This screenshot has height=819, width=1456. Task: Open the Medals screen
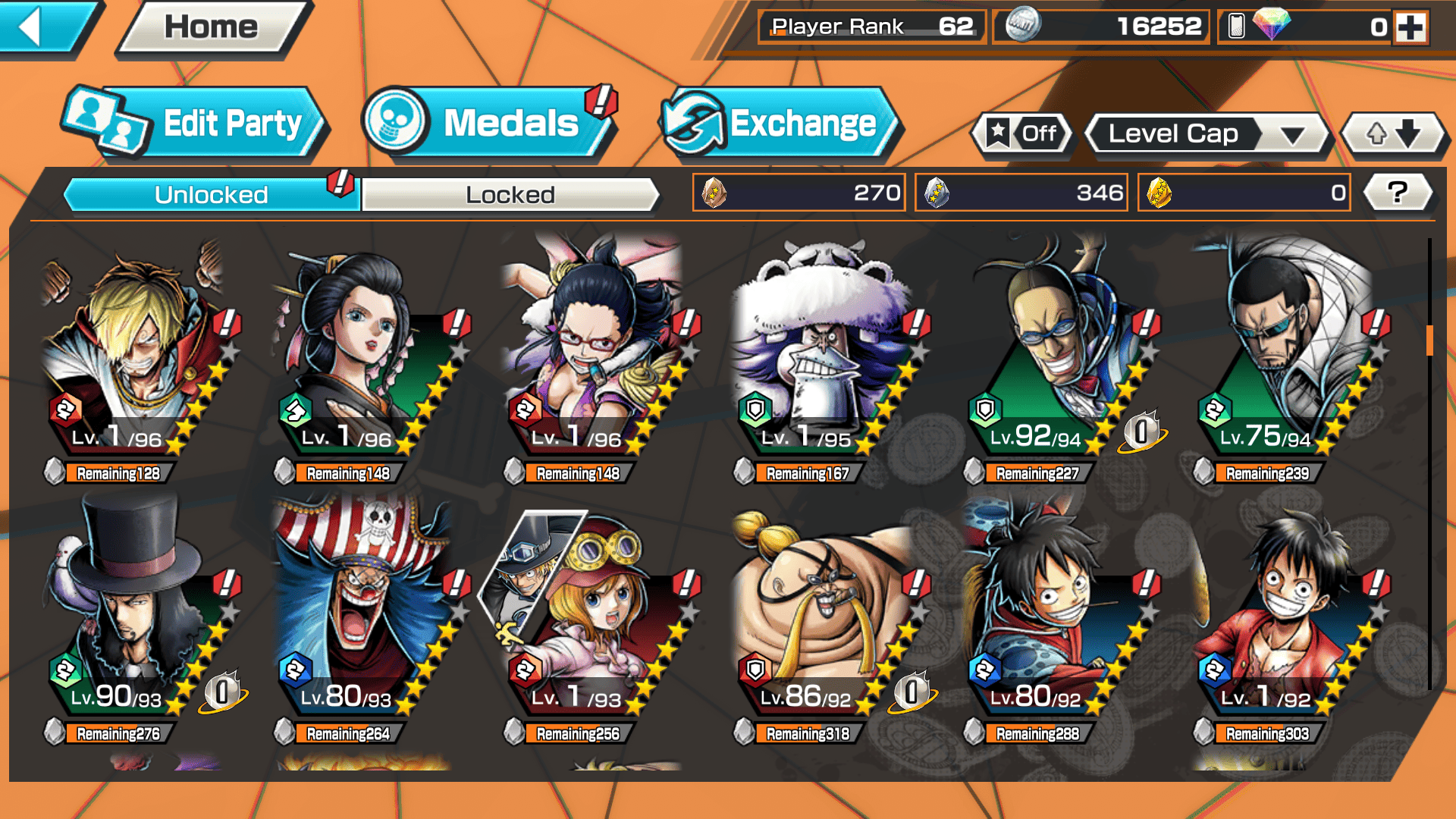pos(488,124)
